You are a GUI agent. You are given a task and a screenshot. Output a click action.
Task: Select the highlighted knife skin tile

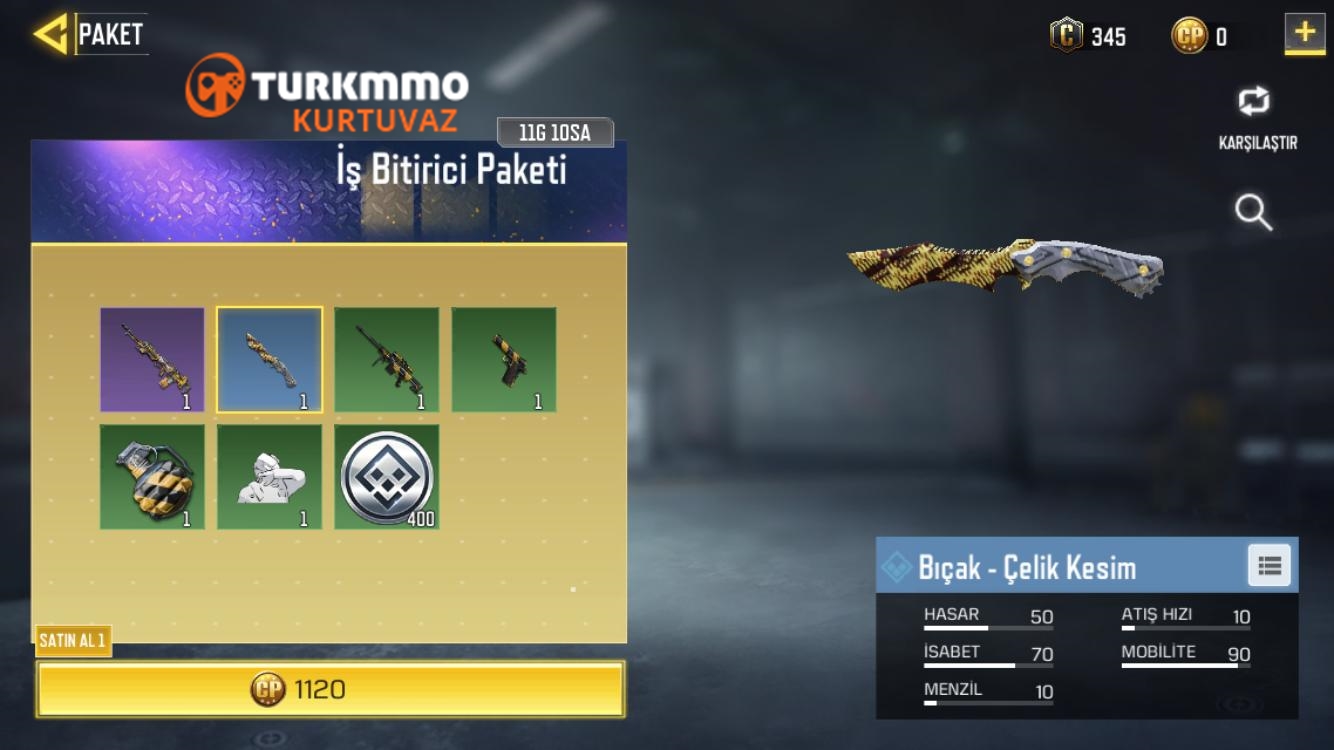(269, 360)
